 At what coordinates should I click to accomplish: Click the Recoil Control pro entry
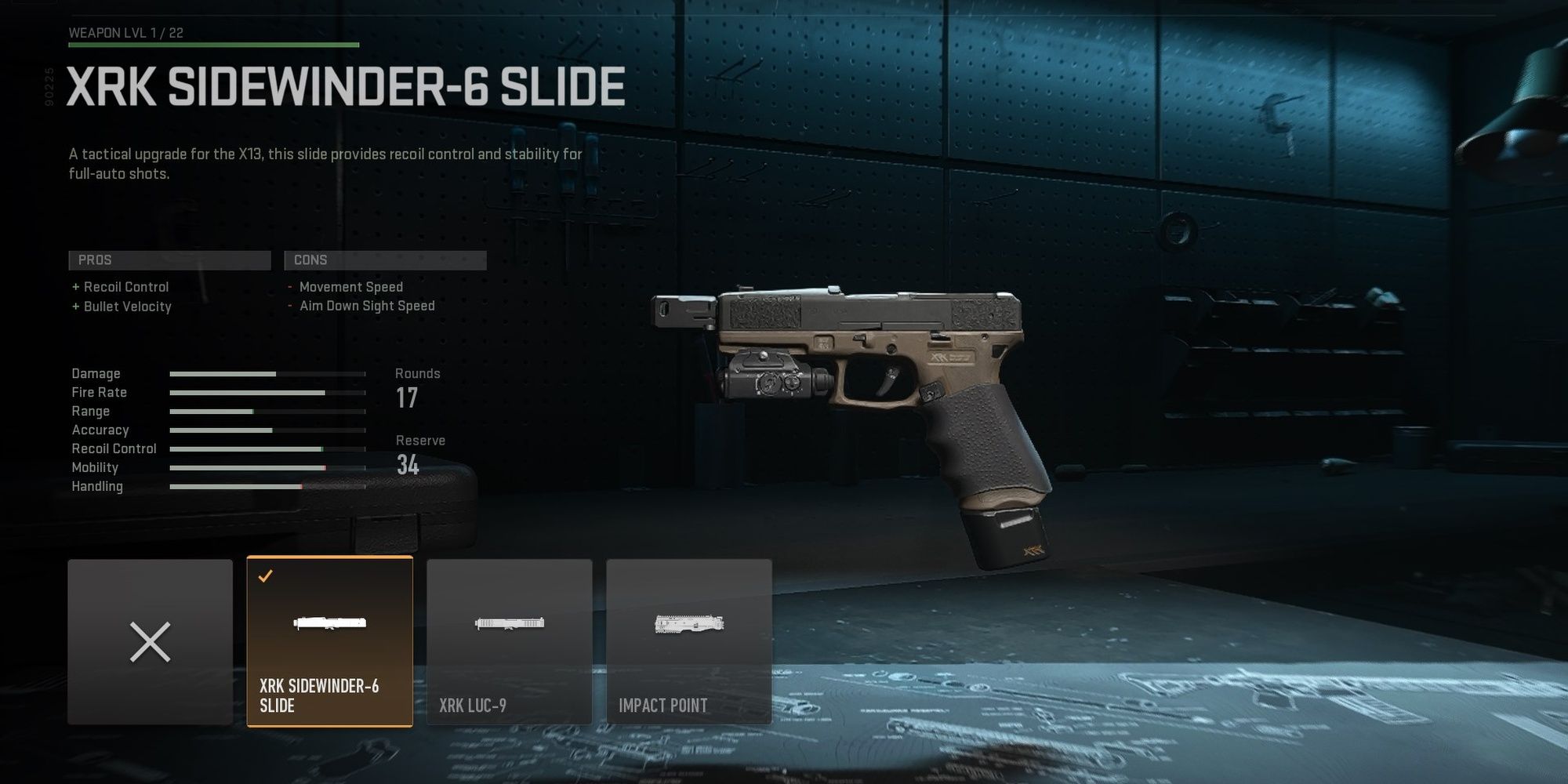[122, 287]
